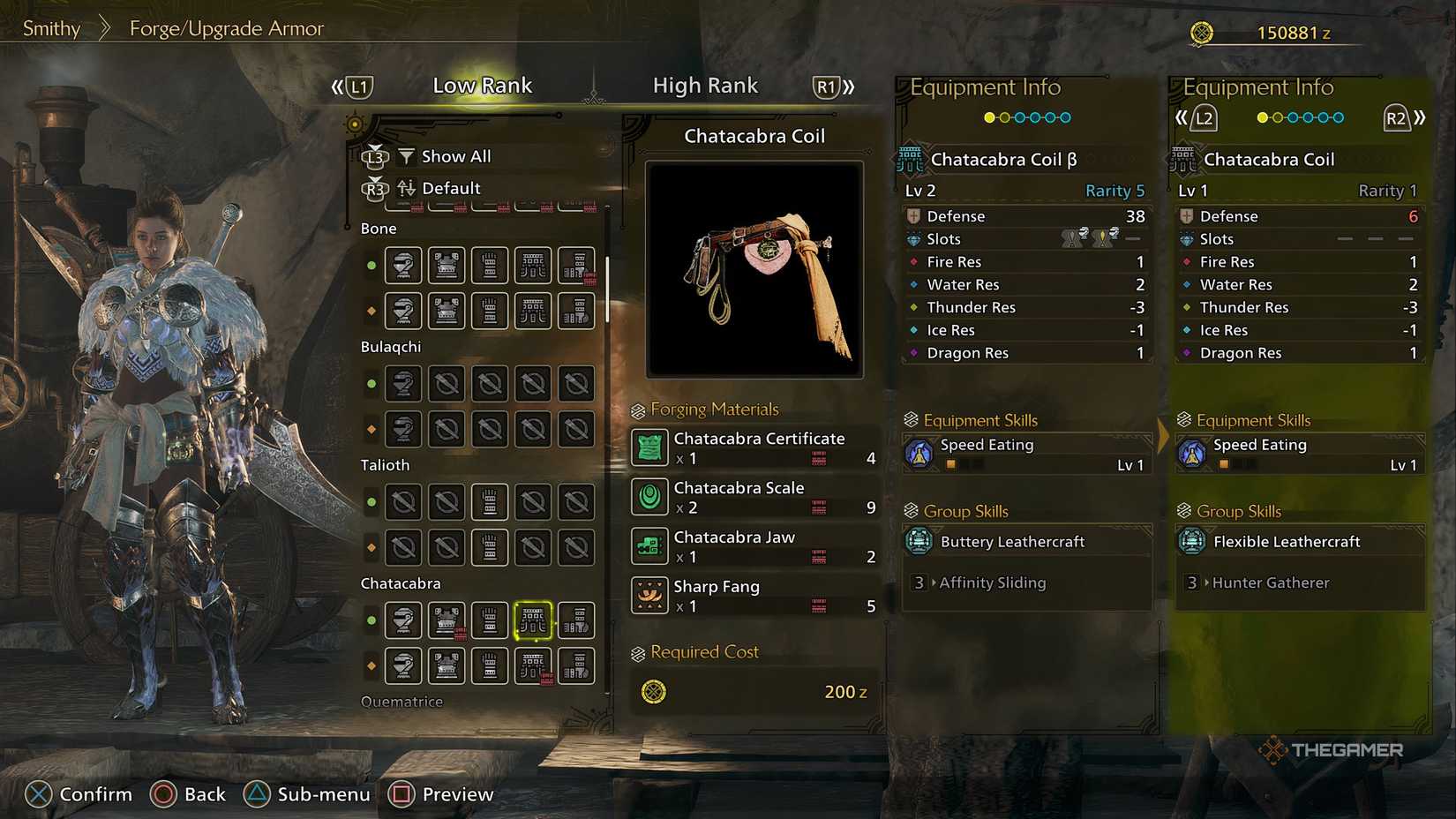Viewport: 1456px width, 819px height.
Task: Select the Low Rank tab
Action: coord(482,86)
